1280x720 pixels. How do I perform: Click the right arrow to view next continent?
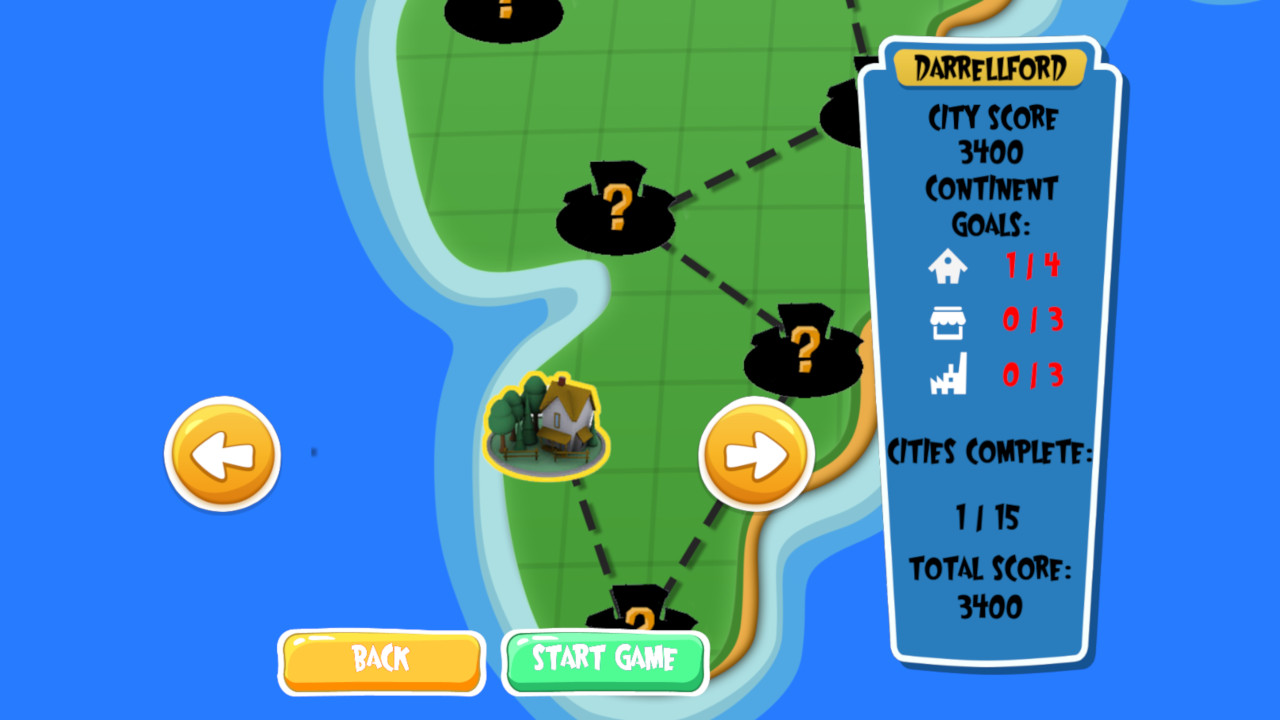pos(757,452)
